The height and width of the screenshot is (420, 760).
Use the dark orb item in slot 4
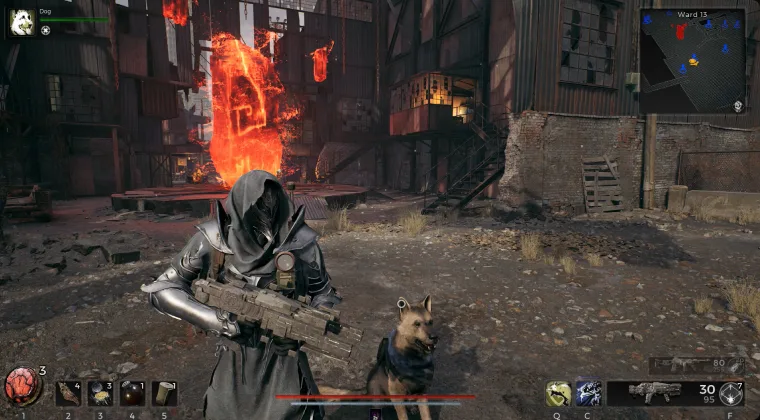click(x=132, y=392)
